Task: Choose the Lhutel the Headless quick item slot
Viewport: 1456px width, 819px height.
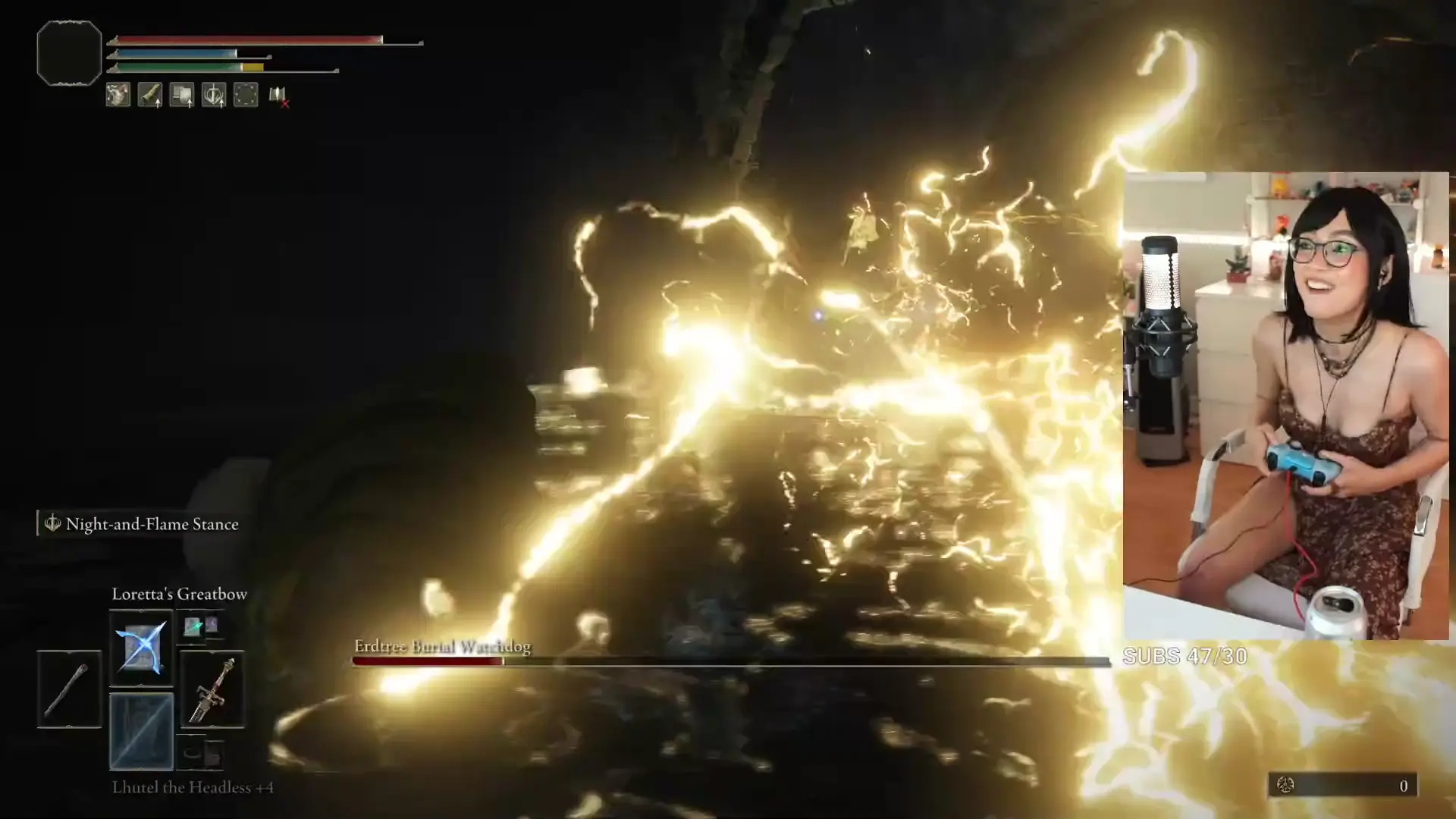Action: coord(141,731)
